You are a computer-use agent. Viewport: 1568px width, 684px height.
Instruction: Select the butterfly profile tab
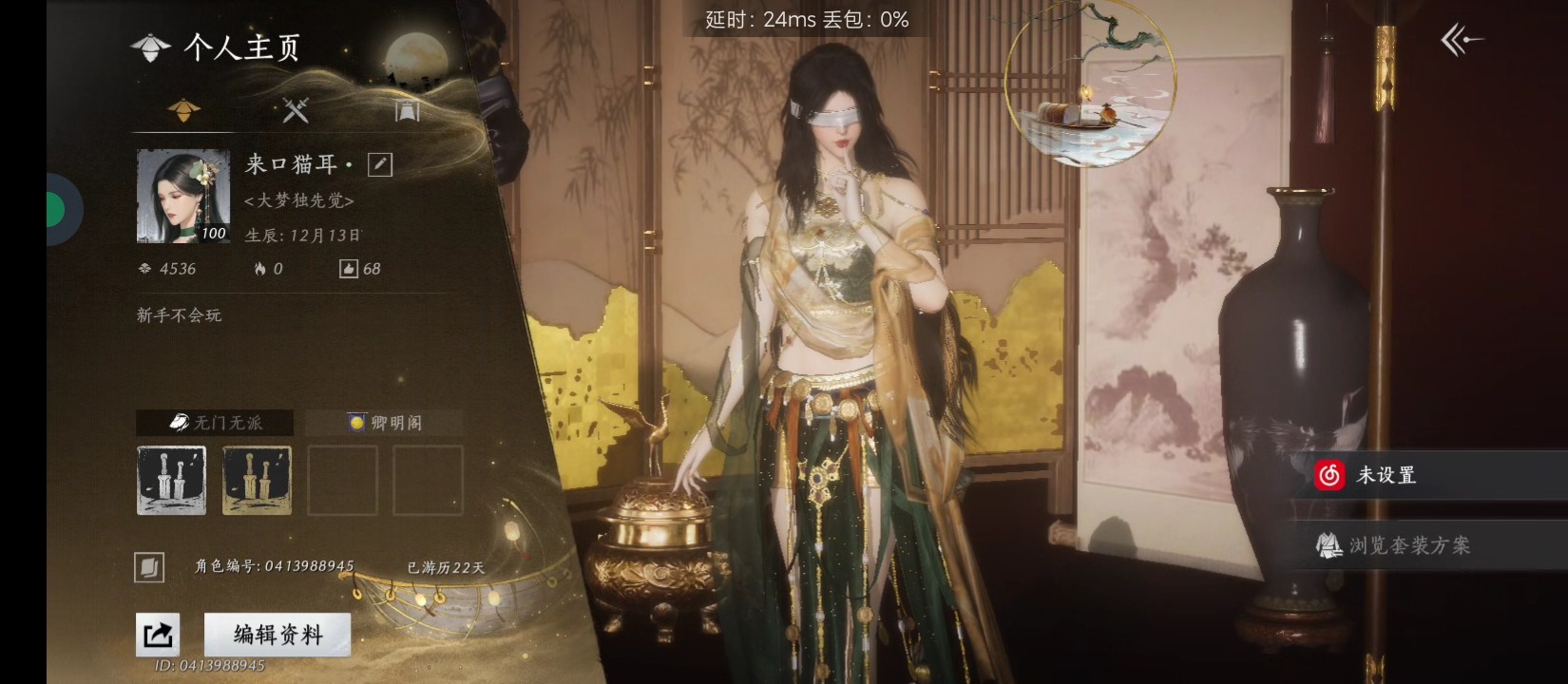pyautogui.click(x=183, y=110)
